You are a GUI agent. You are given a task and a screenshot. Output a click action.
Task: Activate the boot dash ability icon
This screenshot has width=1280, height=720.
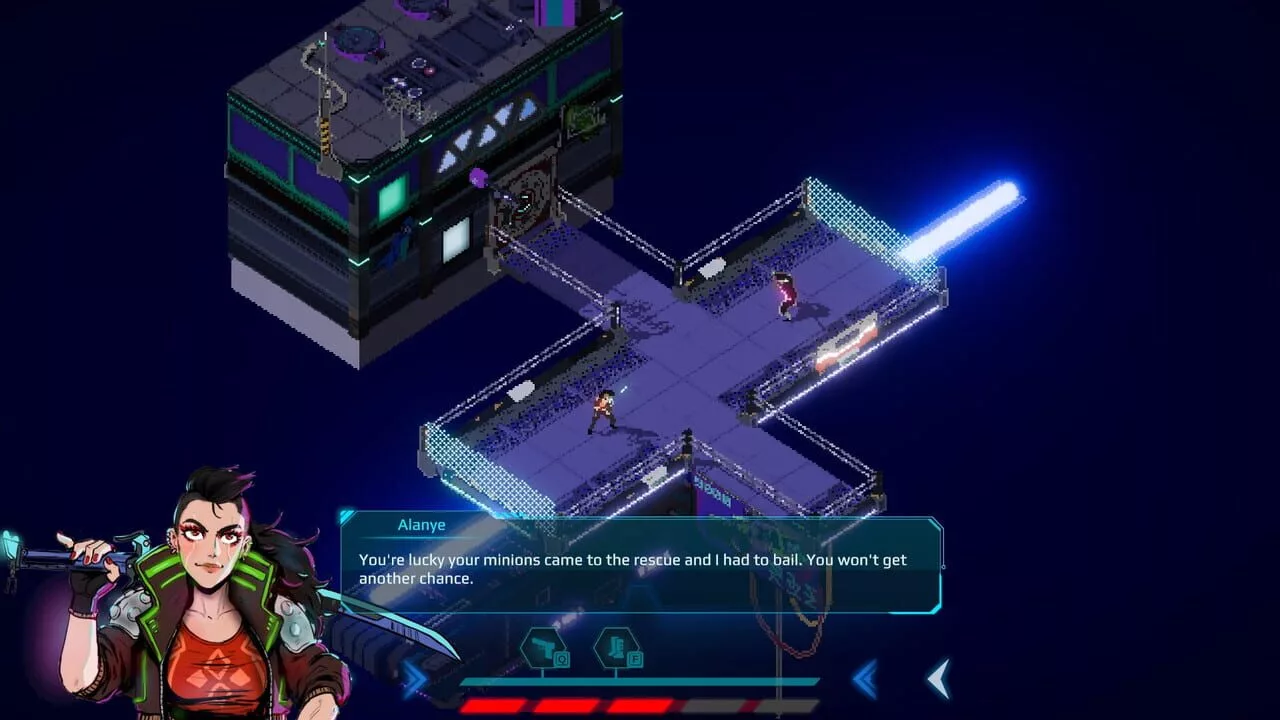[616, 648]
